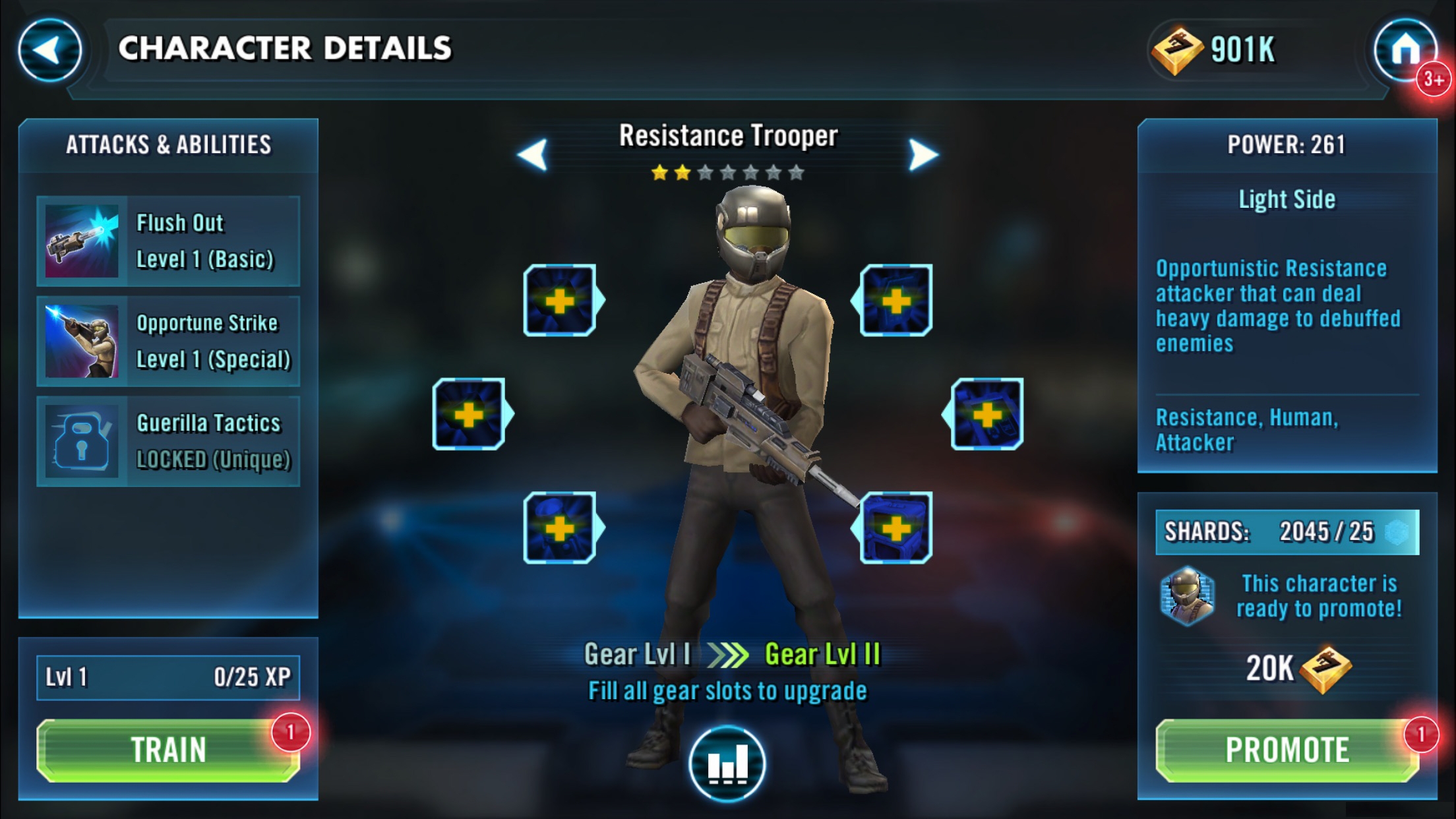Train the Resistance Trooper
The width and height of the screenshot is (1456, 819).
click(x=168, y=750)
